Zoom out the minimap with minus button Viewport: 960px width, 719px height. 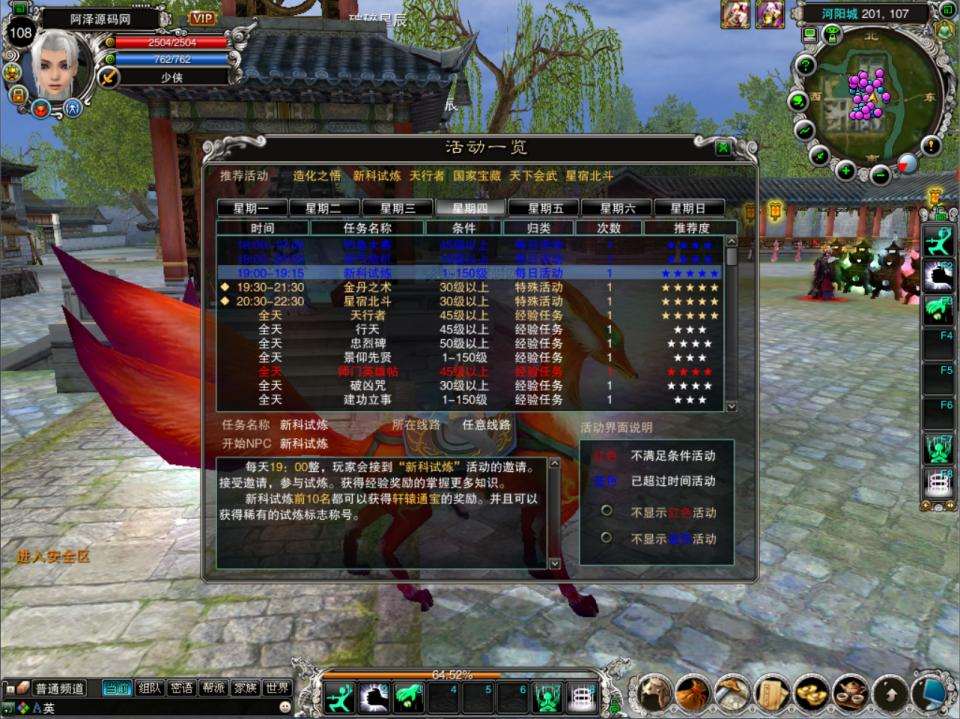tap(880, 176)
